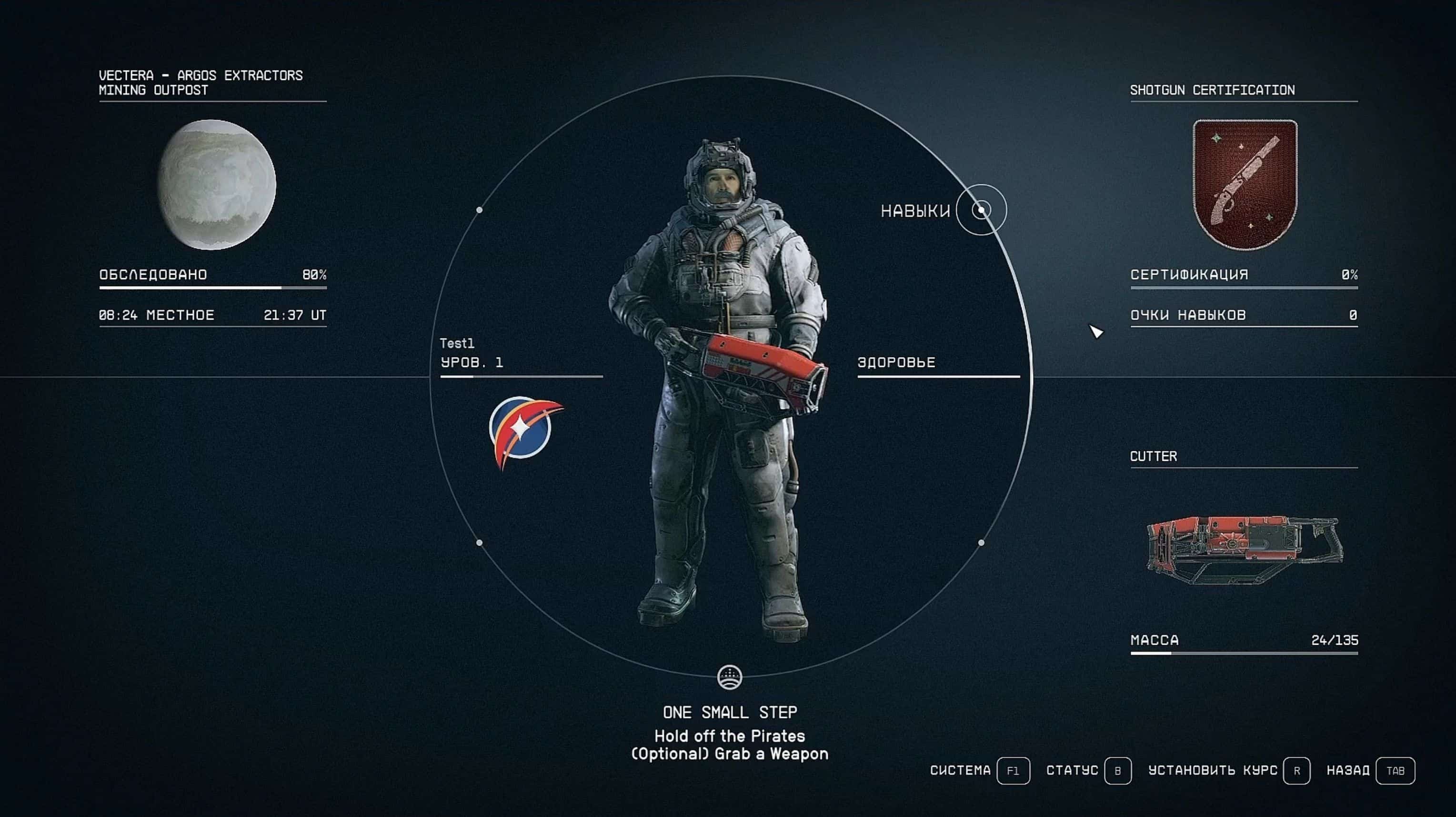
Task: Select the Constellation emblem for ship
Action: click(523, 431)
